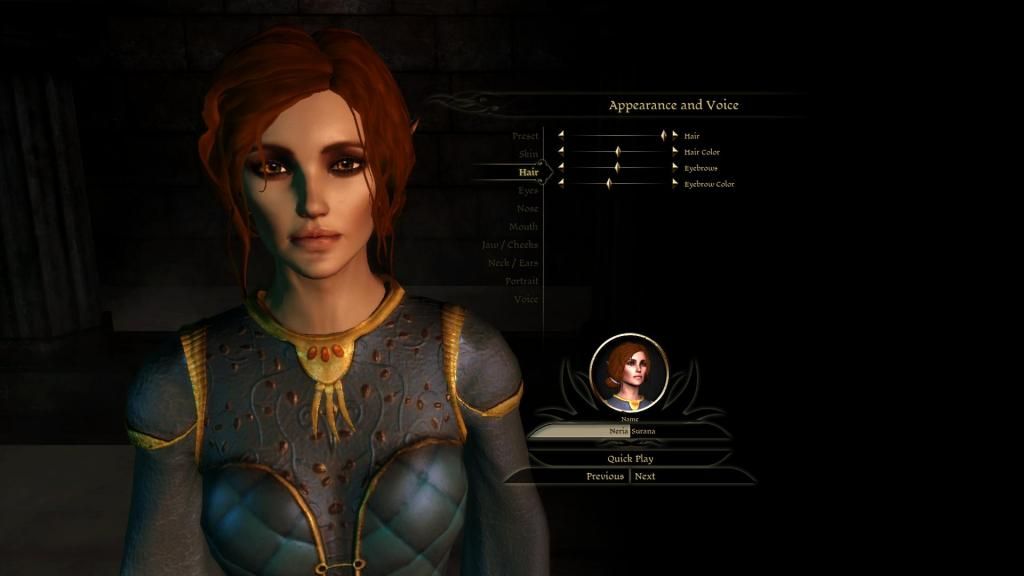Start Quick Play

coord(630,458)
